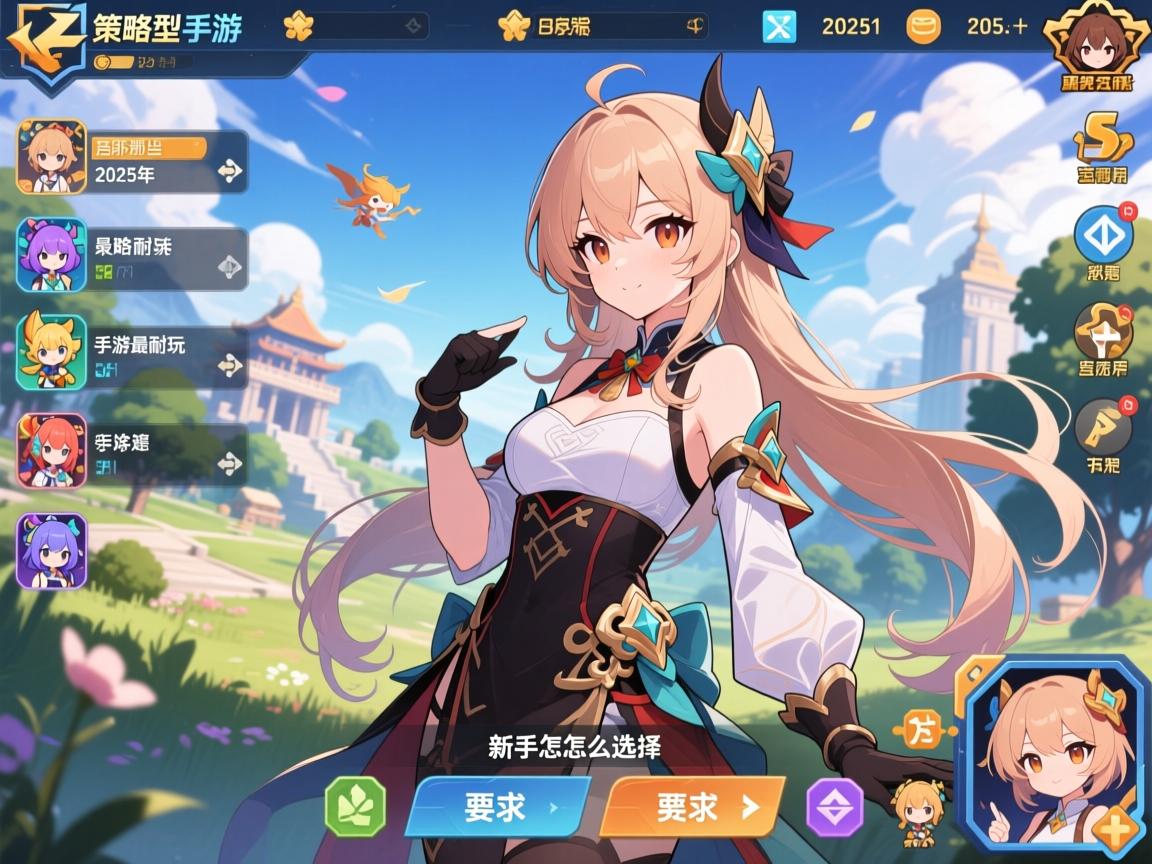This screenshot has height=864, width=1152.
Task: Open the brown round plus icon
Action: [1102, 332]
